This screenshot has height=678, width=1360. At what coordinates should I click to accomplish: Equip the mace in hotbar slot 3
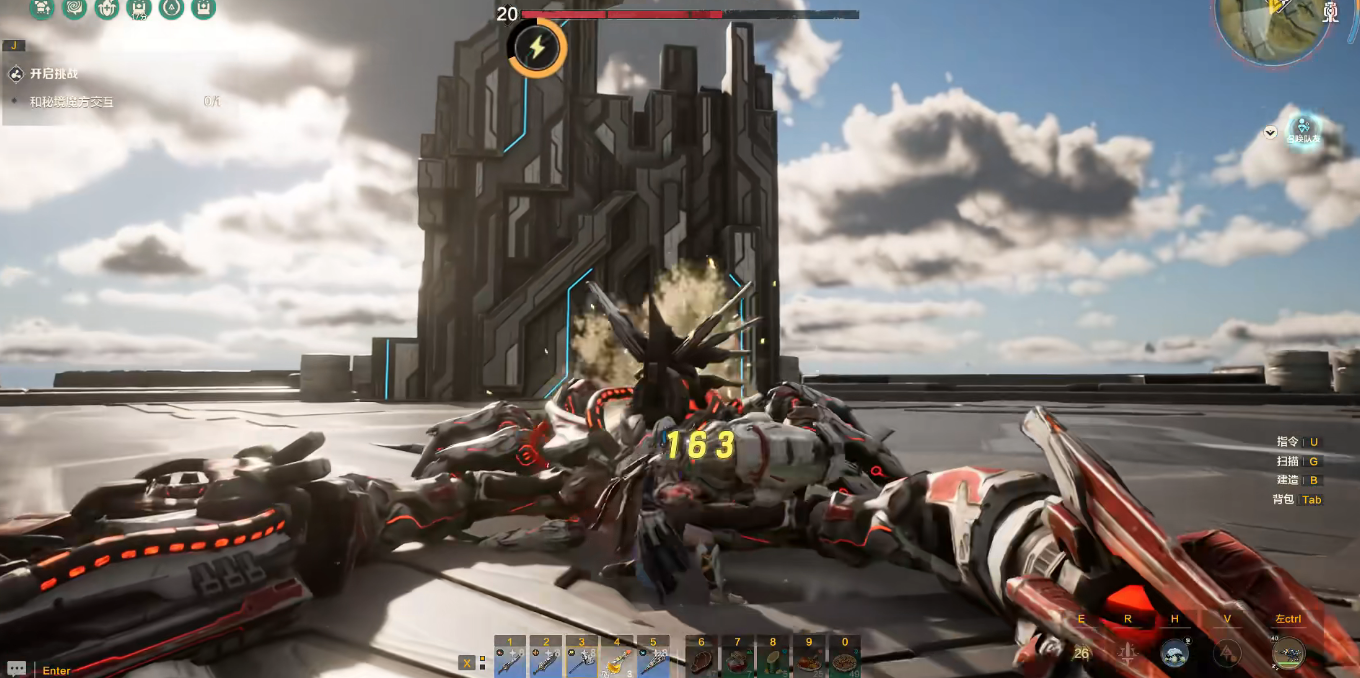click(x=582, y=660)
